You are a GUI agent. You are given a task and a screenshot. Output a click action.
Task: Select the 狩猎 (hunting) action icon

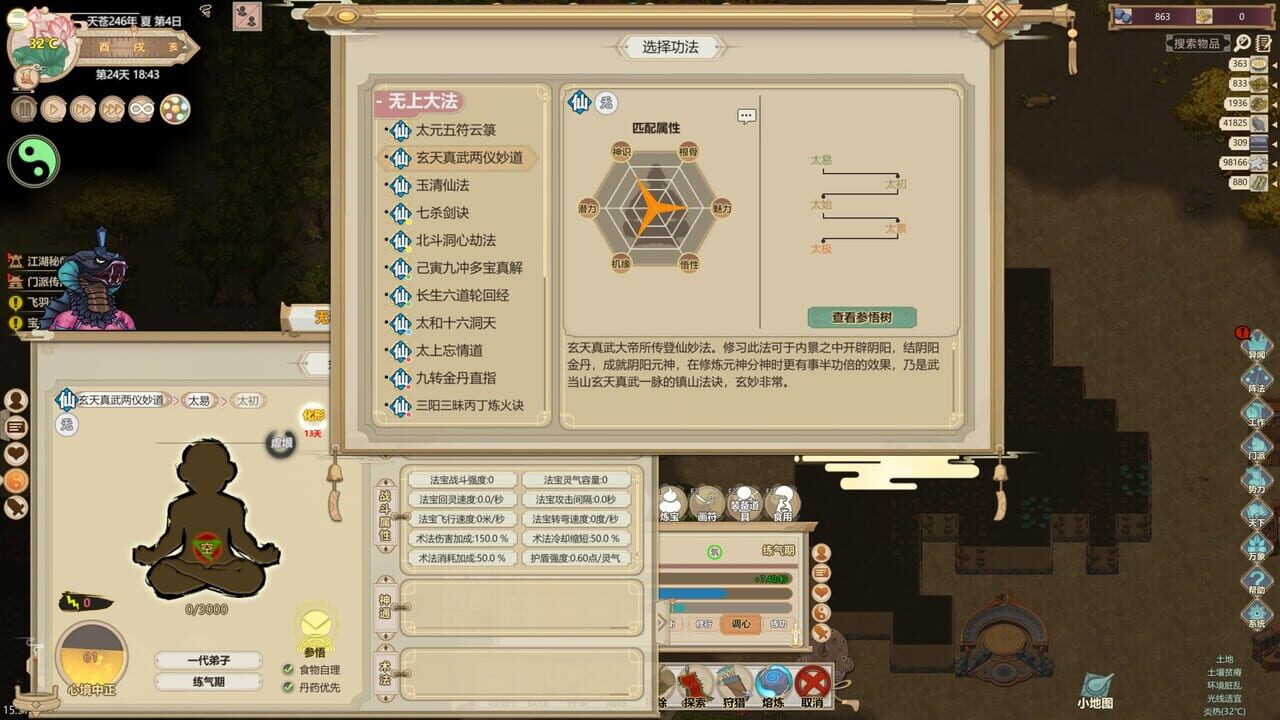click(x=734, y=682)
